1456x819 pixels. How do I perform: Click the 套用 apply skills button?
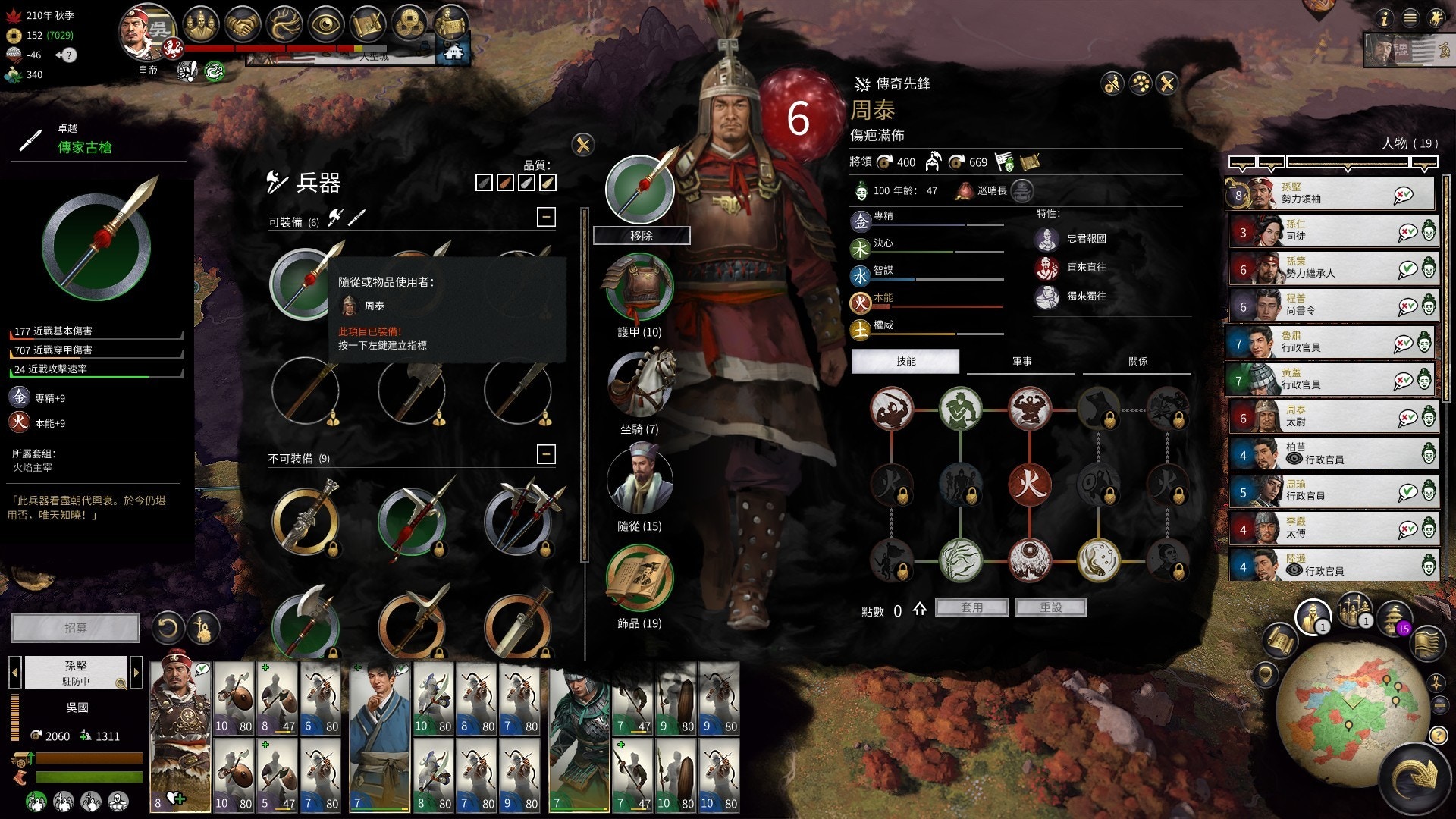click(x=971, y=607)
